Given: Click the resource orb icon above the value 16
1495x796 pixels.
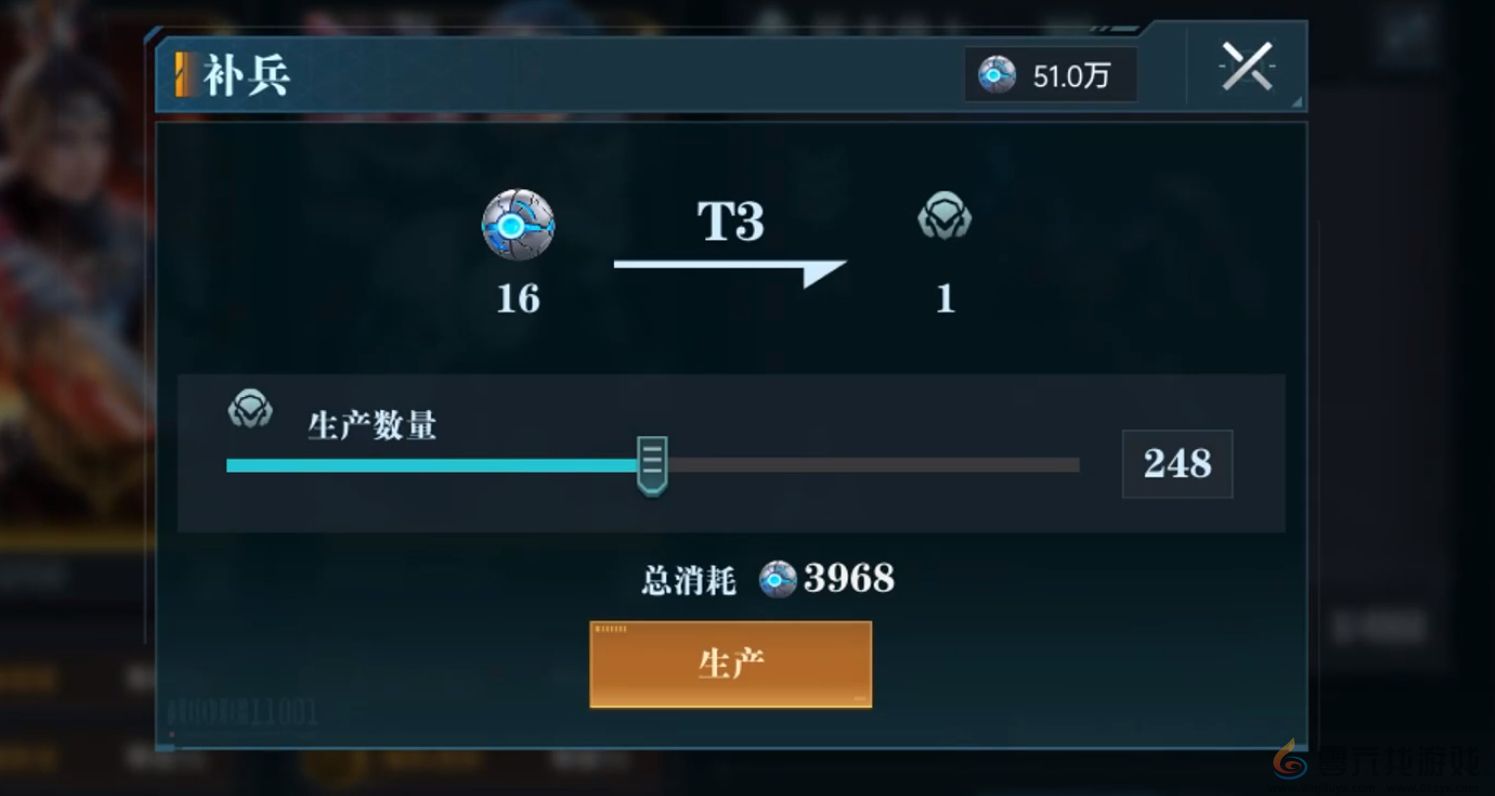Looking at the screenshot, I should click(x=519, y=228).
